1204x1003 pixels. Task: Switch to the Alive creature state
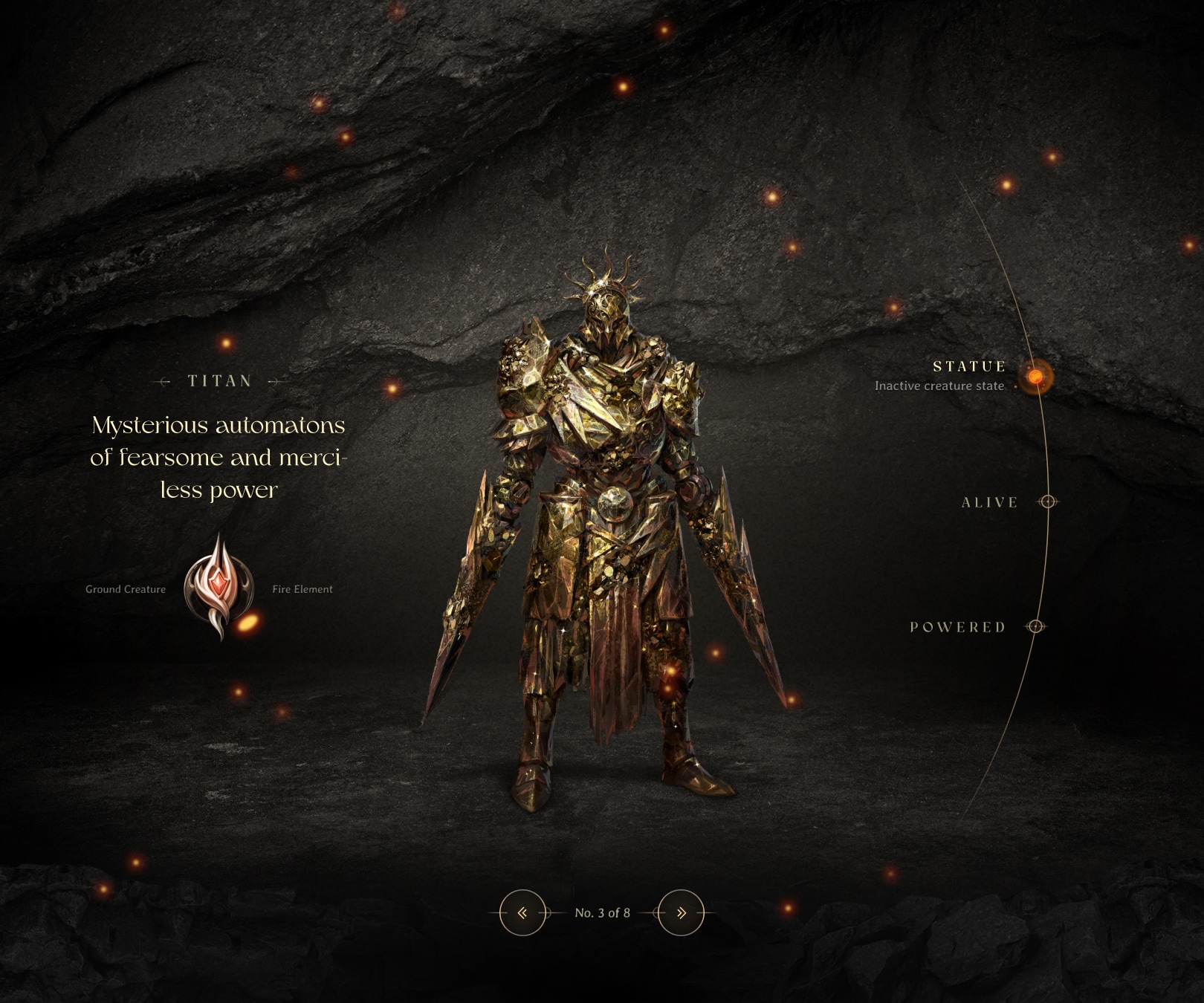pos(1047,502)
